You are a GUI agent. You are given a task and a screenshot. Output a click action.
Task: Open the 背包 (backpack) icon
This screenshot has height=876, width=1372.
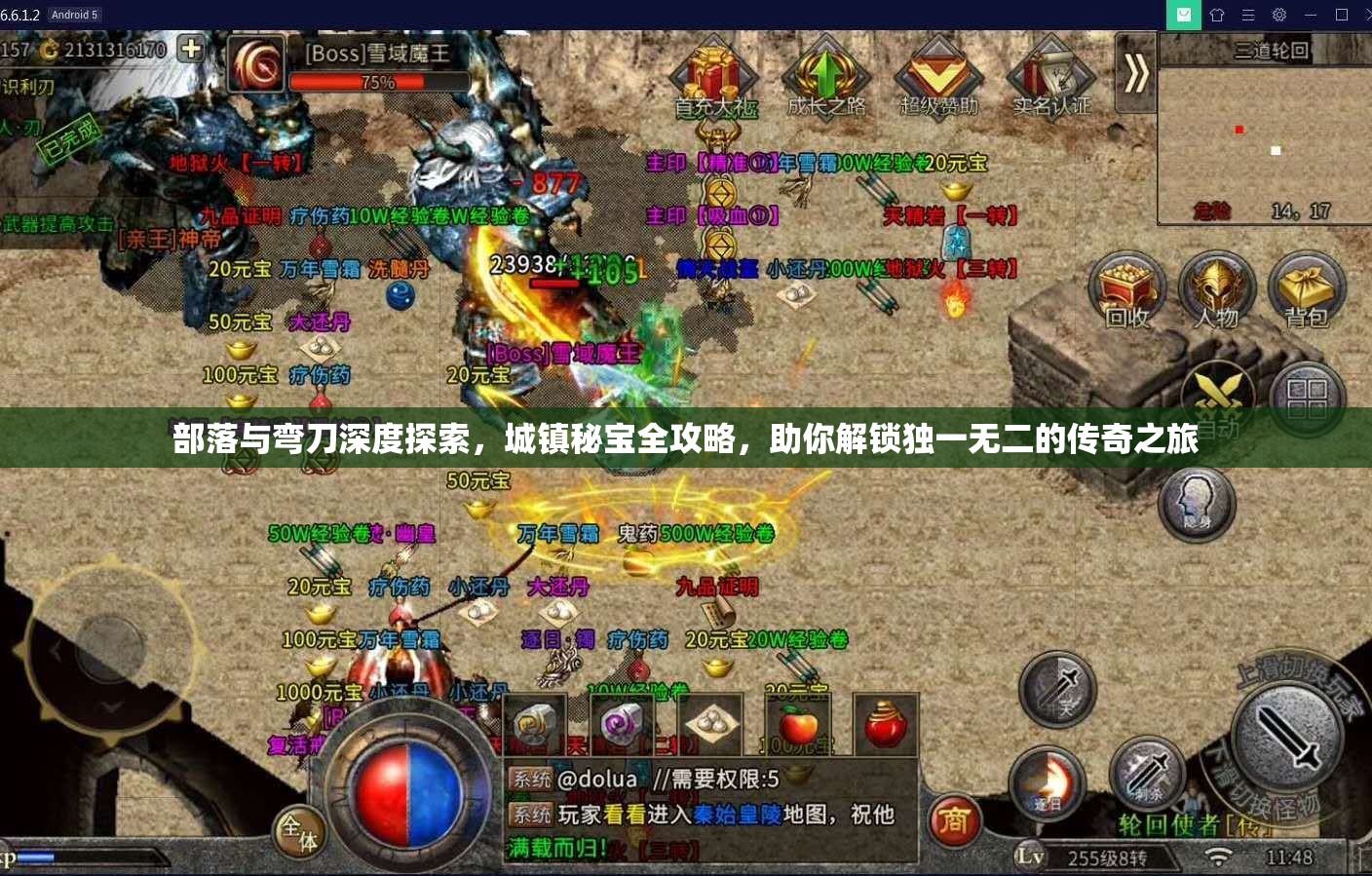click(1307, 287)
